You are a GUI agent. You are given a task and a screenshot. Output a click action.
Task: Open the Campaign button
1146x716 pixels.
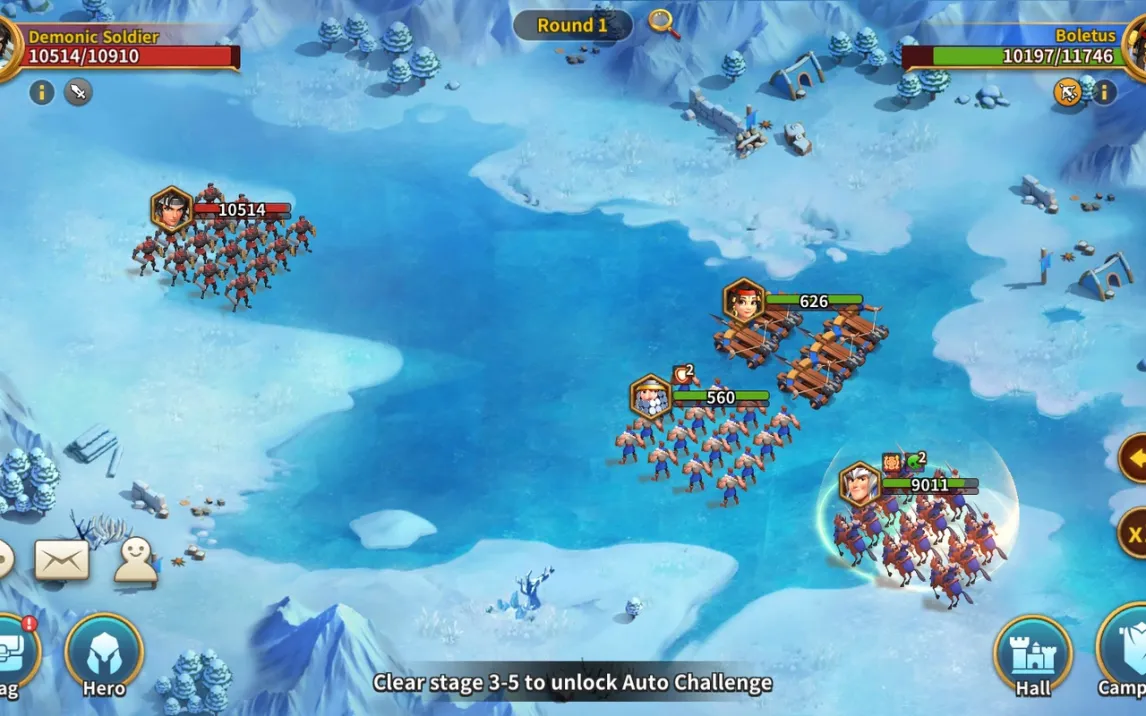coord(1126,655)
